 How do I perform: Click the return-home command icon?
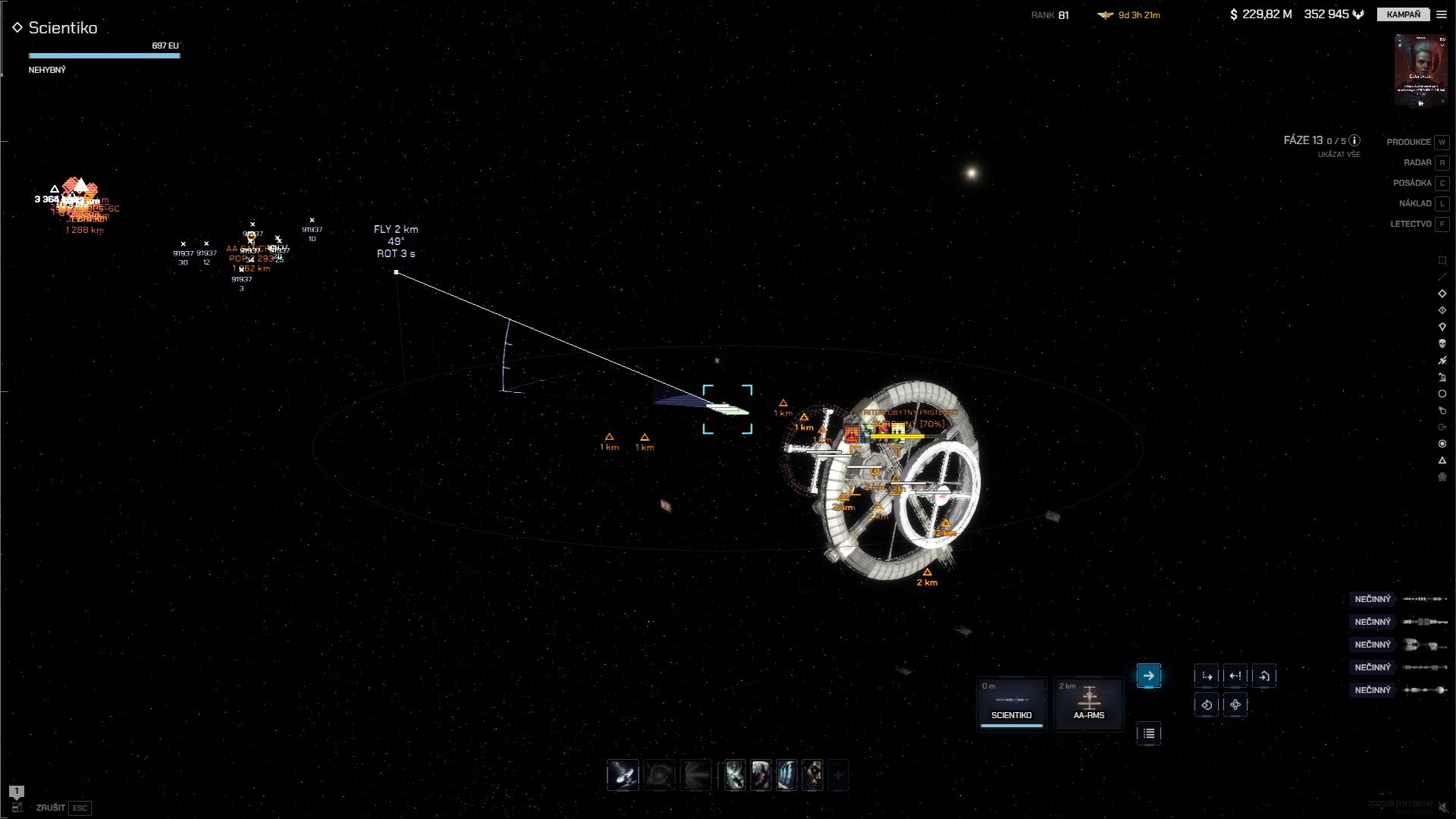click(1264, 676)
